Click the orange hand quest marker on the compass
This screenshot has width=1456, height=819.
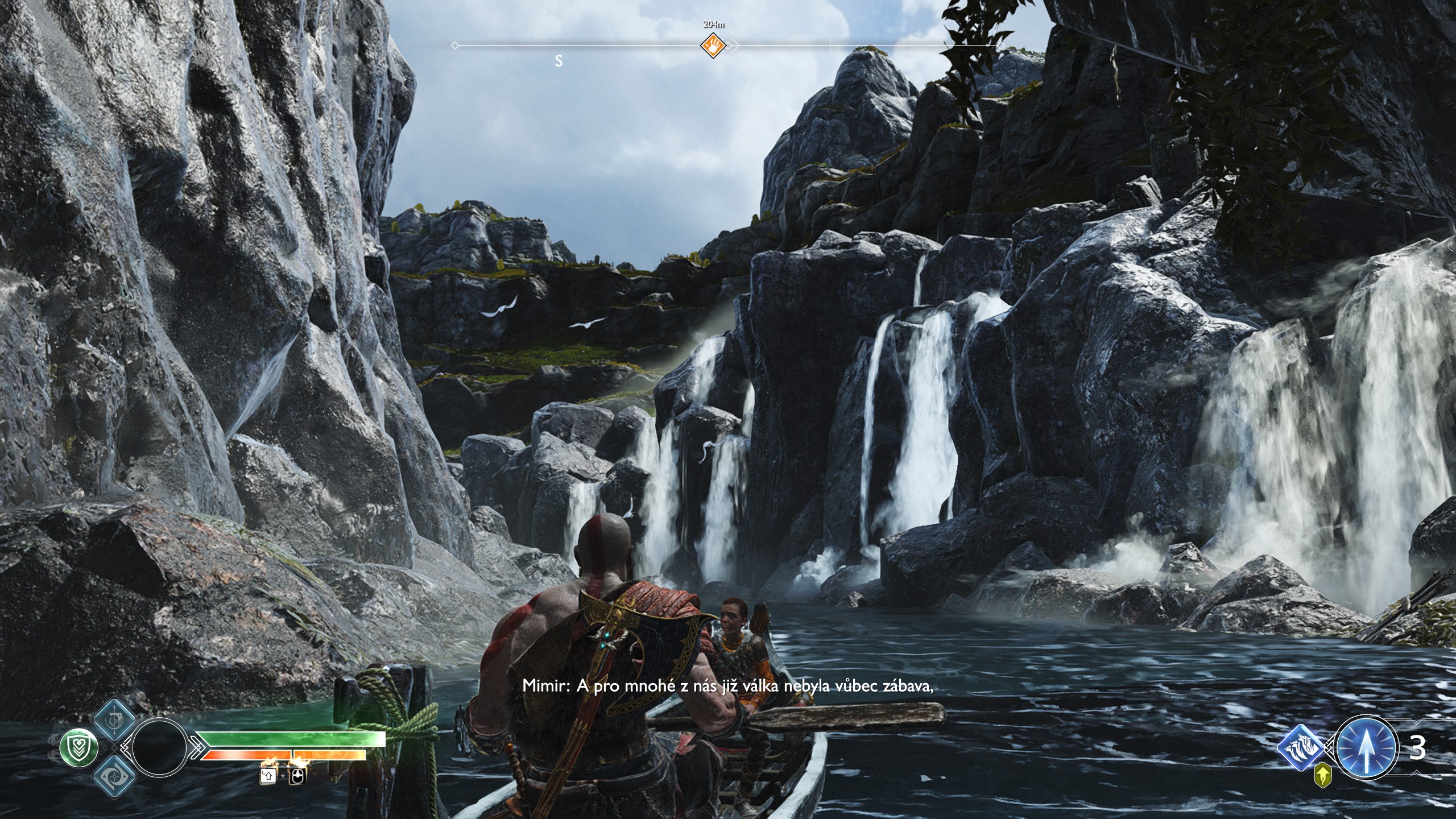(x=713, y=45)
